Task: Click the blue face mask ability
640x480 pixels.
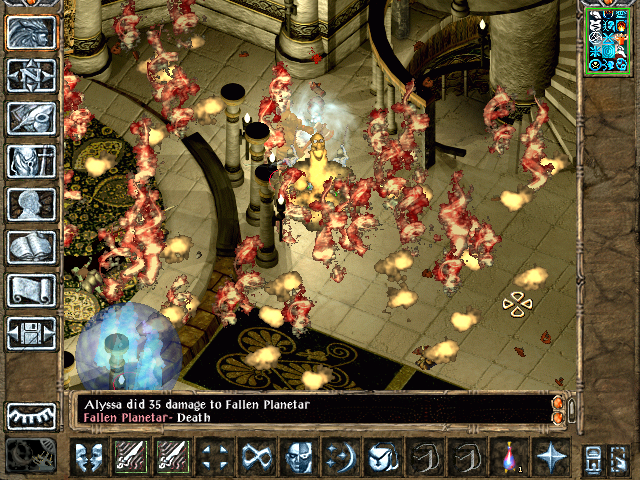Action: click(x=298, y=457)
